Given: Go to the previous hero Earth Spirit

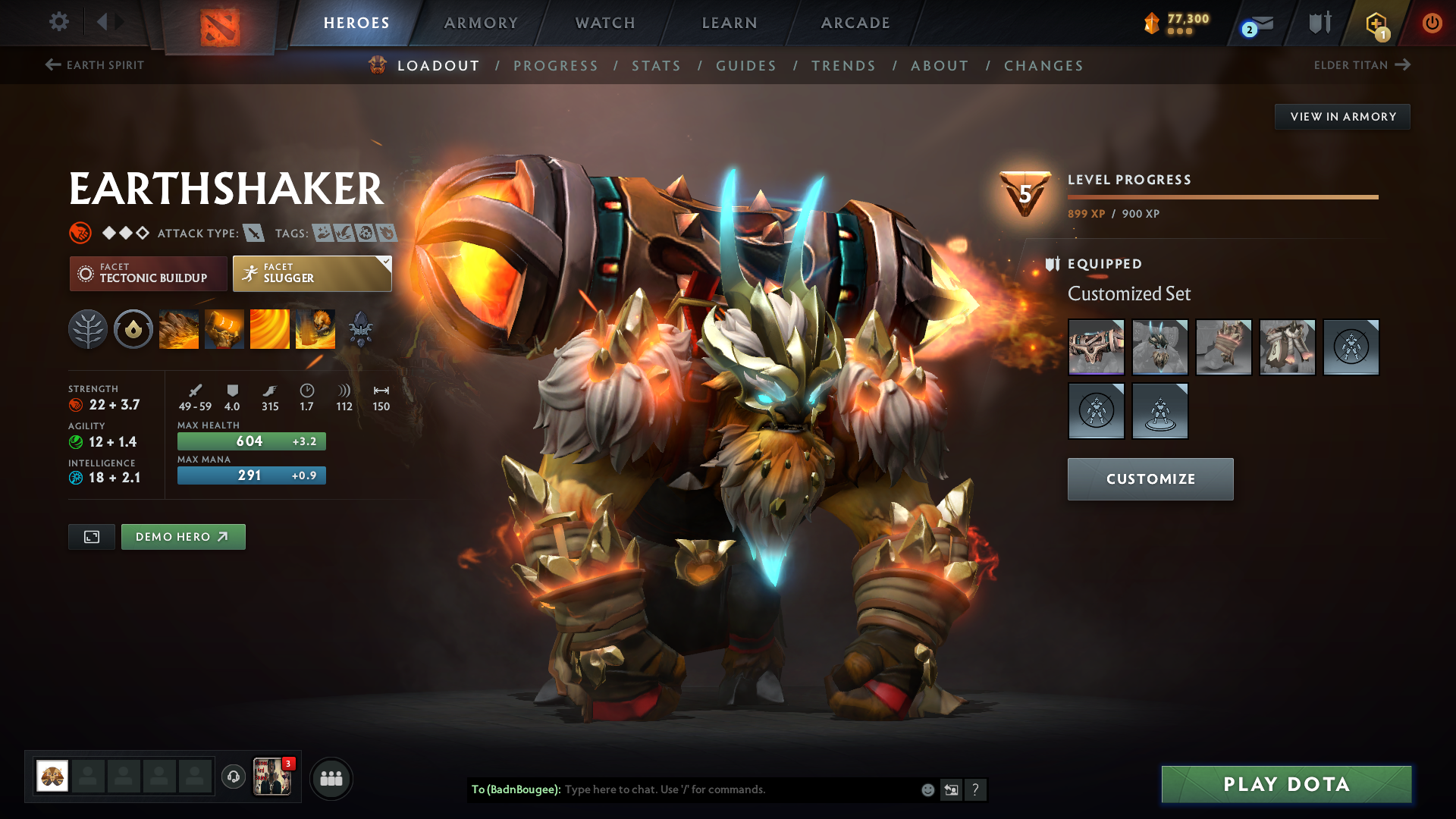Looking at the screenshot, I should [x=94, y=65].
